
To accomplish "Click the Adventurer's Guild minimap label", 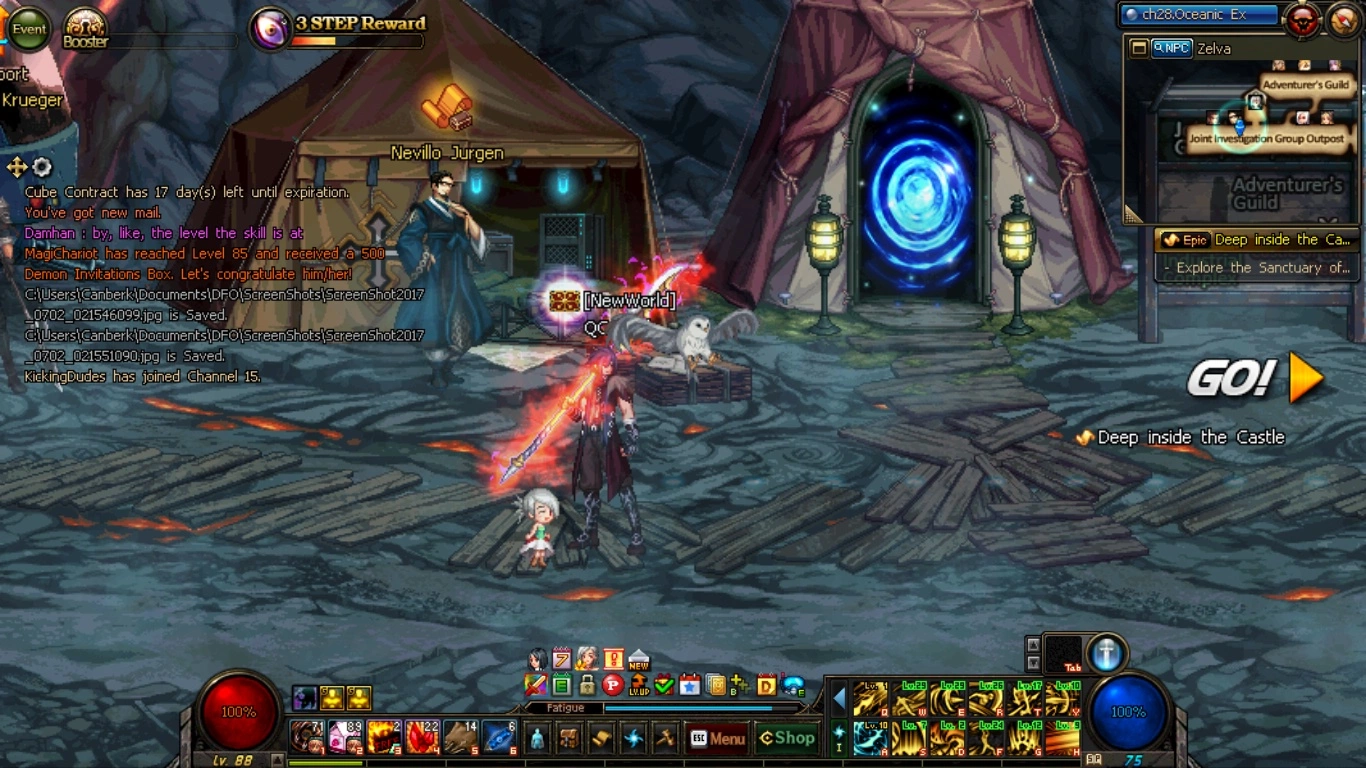I will (x=1305, y=85).
